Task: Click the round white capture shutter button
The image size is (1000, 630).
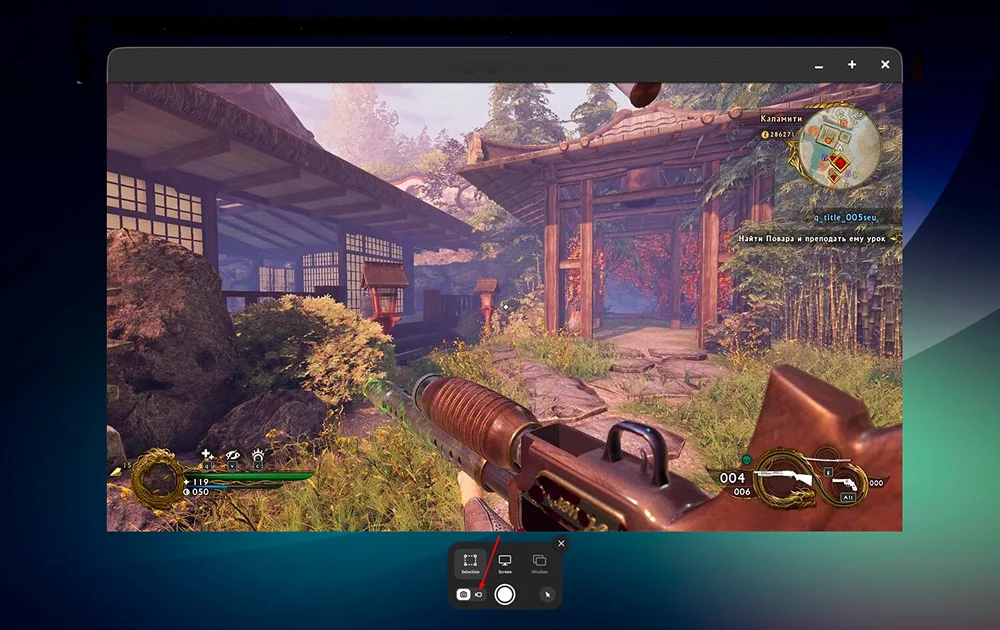Action: click(505, 594)
